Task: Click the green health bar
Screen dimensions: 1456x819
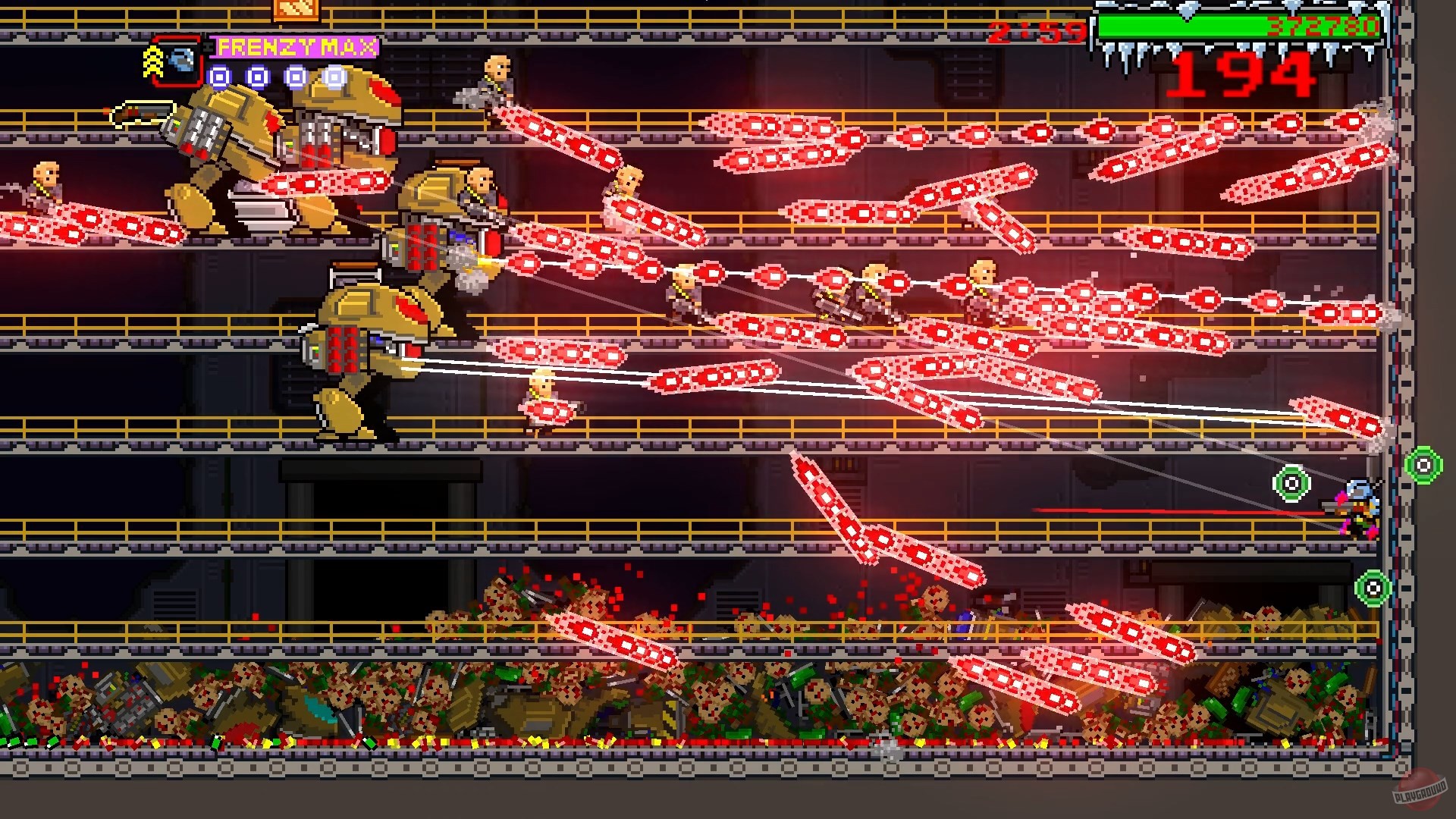Action: pos(1179,25)
